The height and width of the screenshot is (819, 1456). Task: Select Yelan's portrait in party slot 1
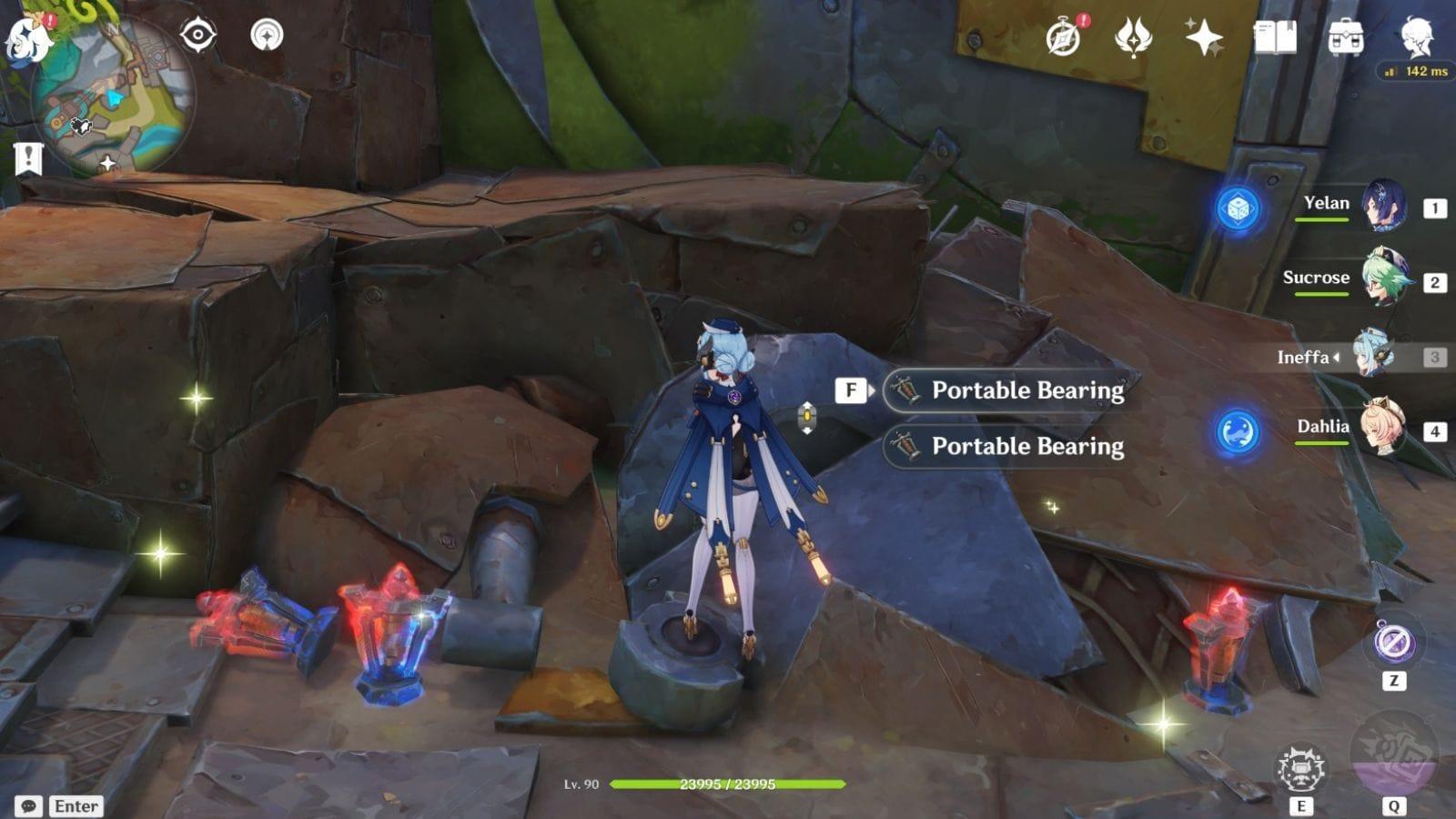click(1382, 206)
